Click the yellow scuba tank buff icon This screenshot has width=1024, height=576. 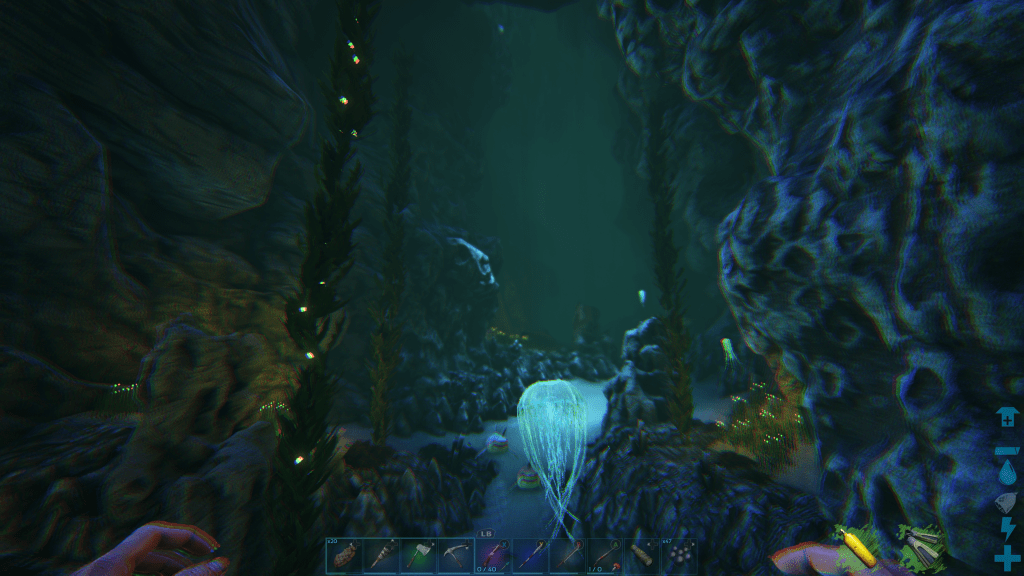[x=856, y=544]
